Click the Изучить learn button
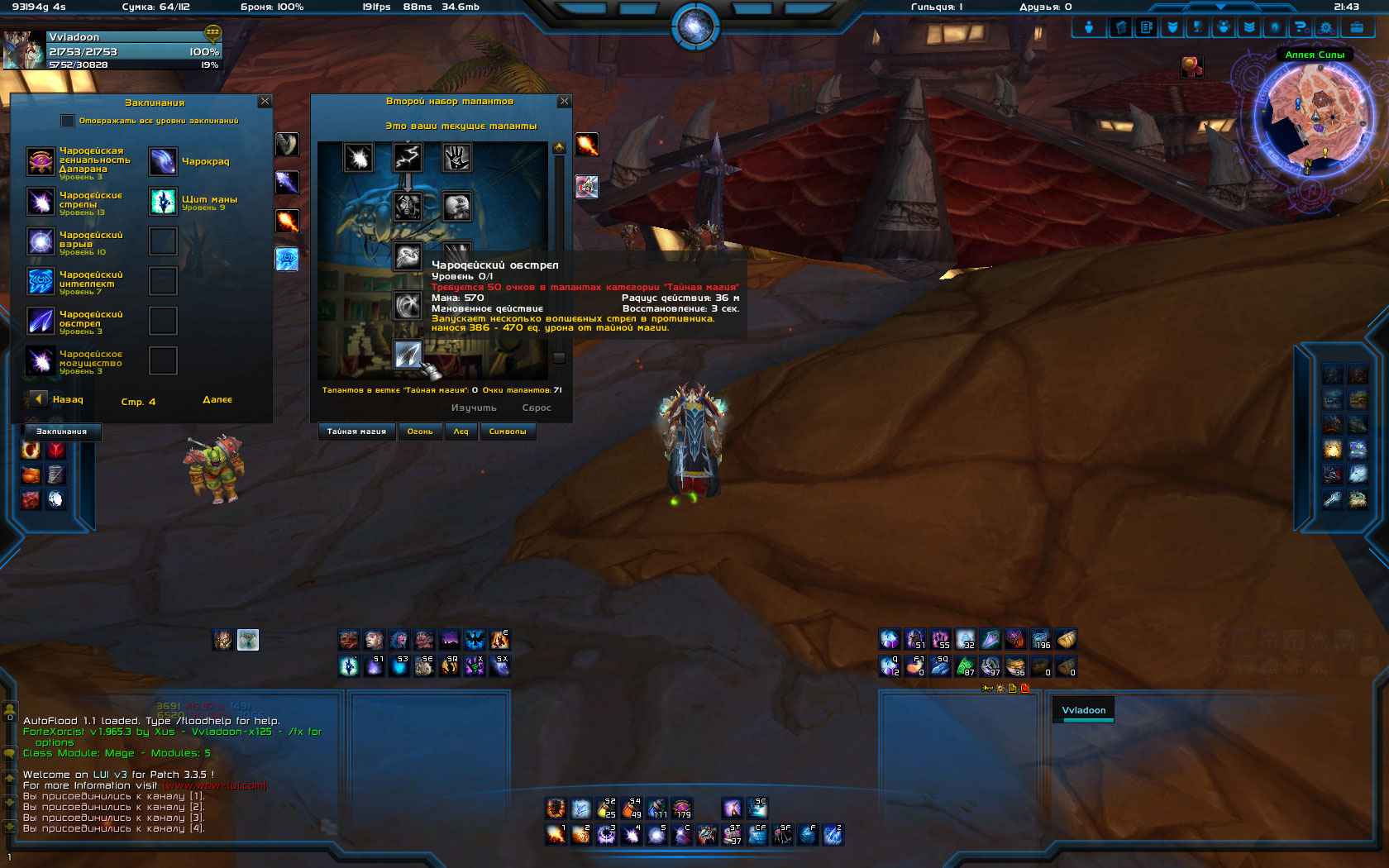1389x868 pixels. coord(474,408)
